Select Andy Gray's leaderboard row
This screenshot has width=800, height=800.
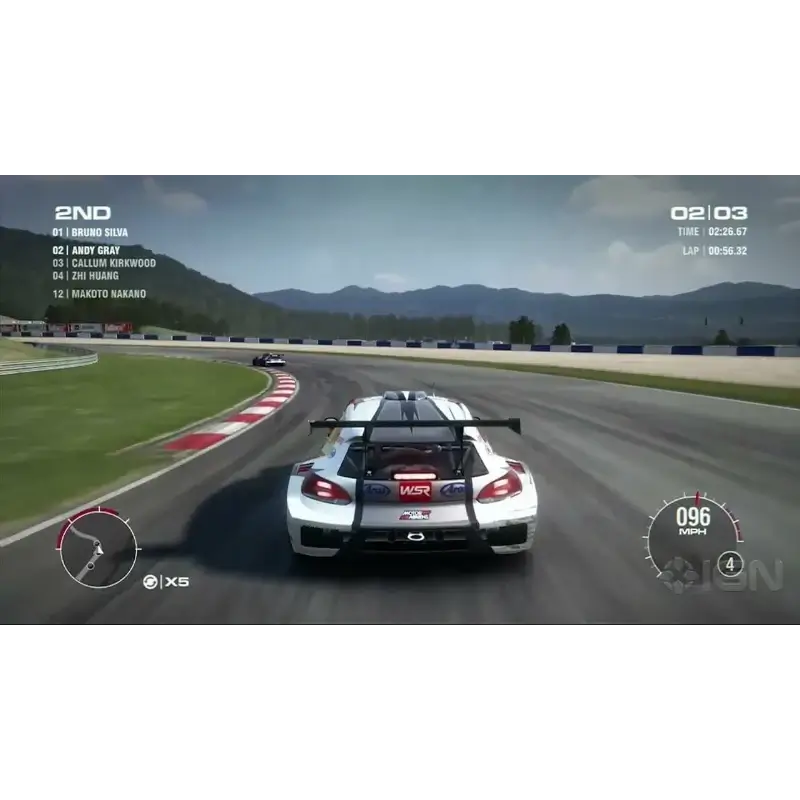(88, 250)
